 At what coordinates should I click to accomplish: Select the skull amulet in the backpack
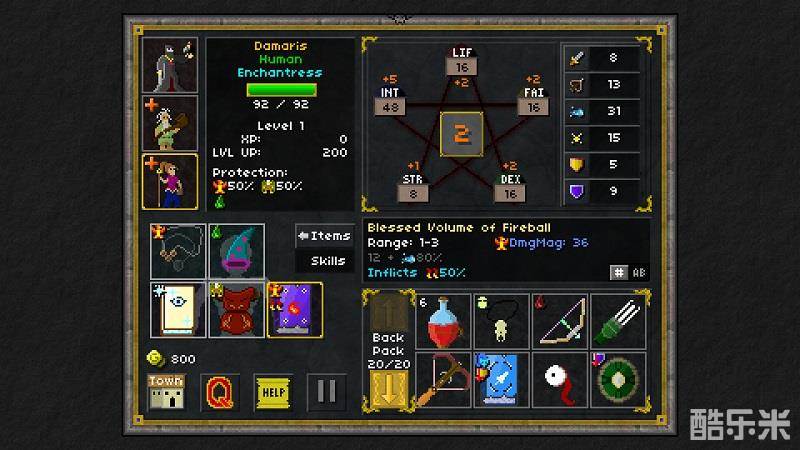click(502, 321)
